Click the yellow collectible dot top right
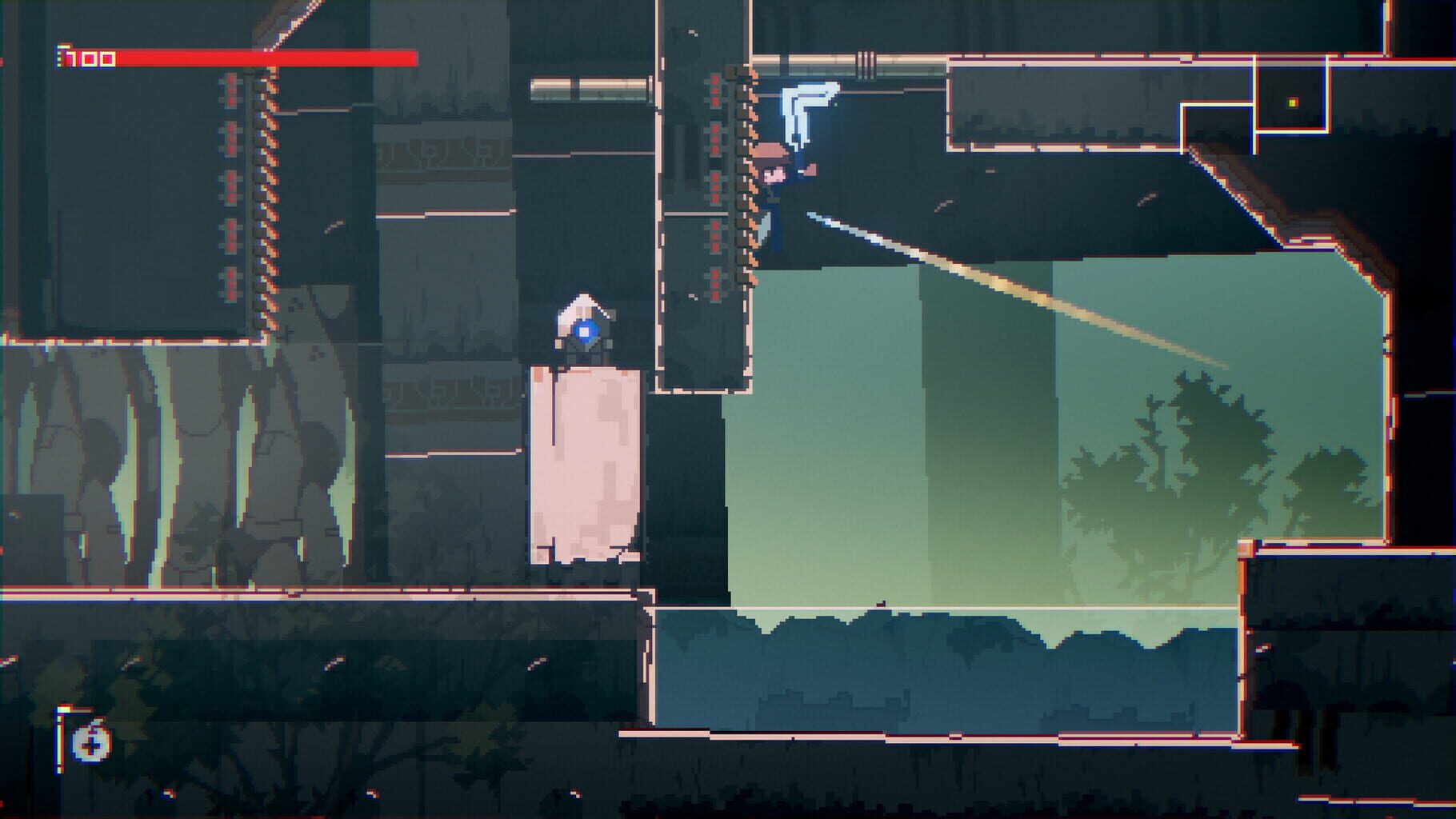The width and height of the screenshot is (1456, 819). pos(1292,104)
